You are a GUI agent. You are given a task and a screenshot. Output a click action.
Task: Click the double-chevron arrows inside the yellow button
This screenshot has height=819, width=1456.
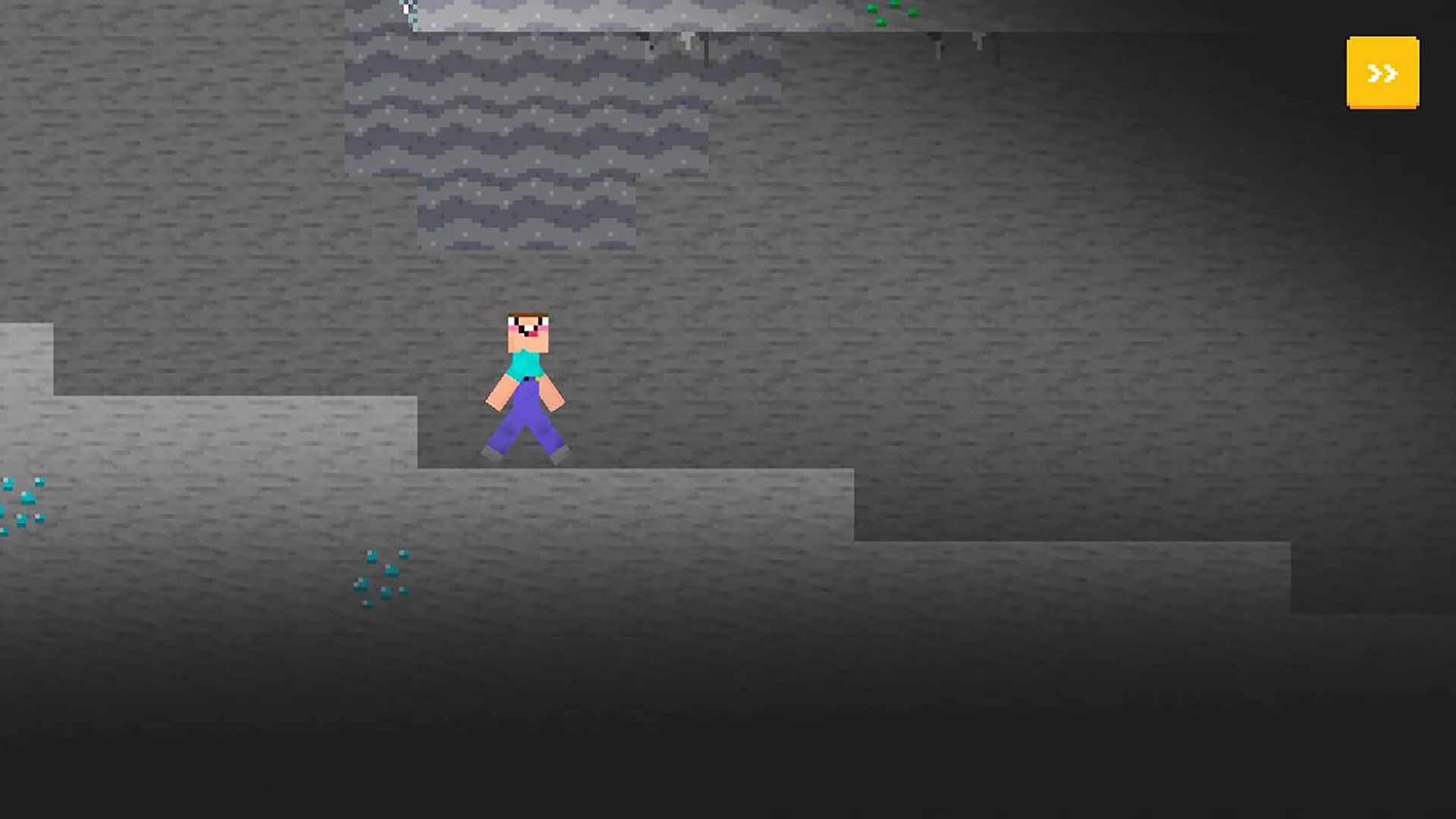(1381, 74)
